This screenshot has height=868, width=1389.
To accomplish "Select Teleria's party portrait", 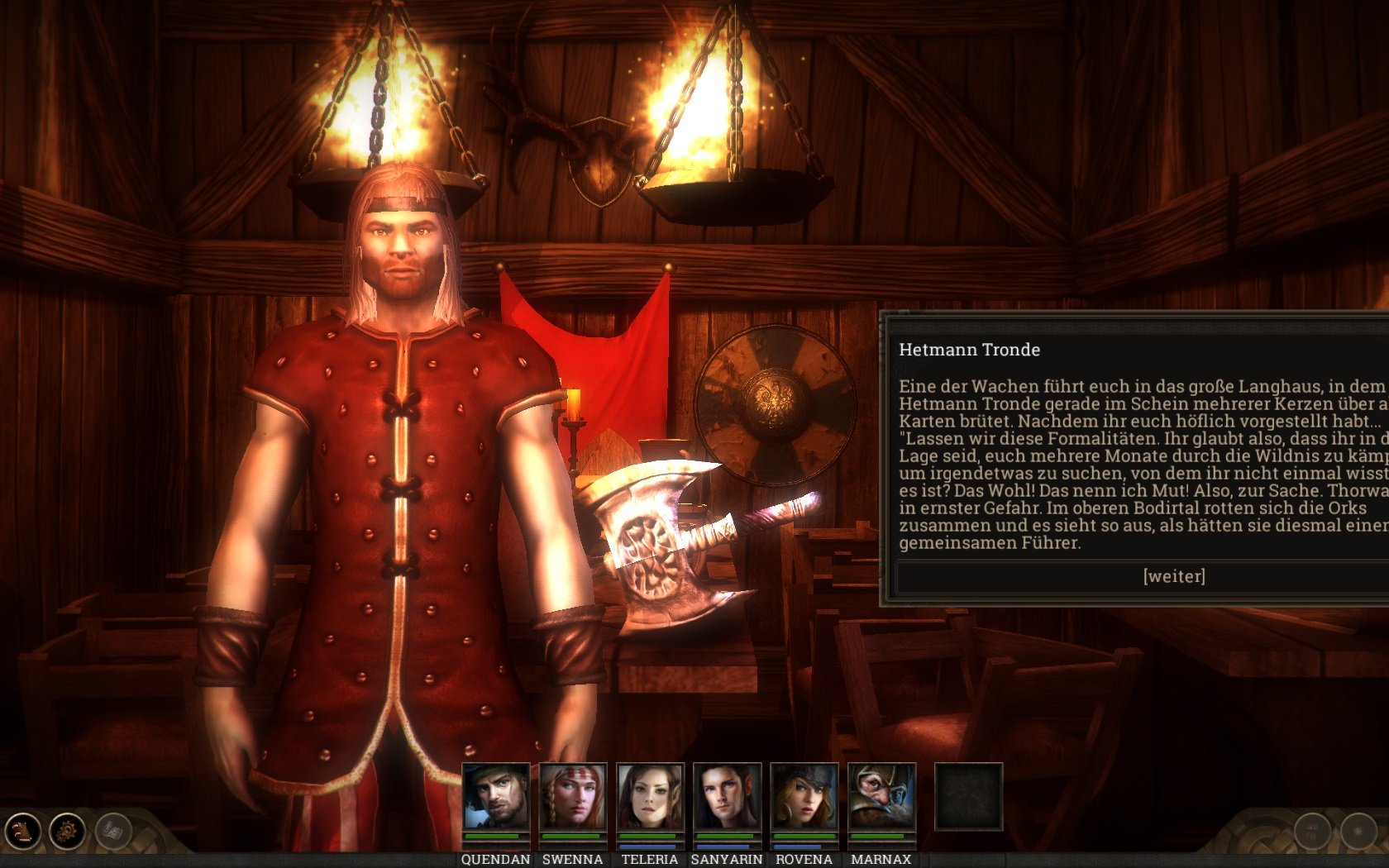I will (x=650, y=796).
